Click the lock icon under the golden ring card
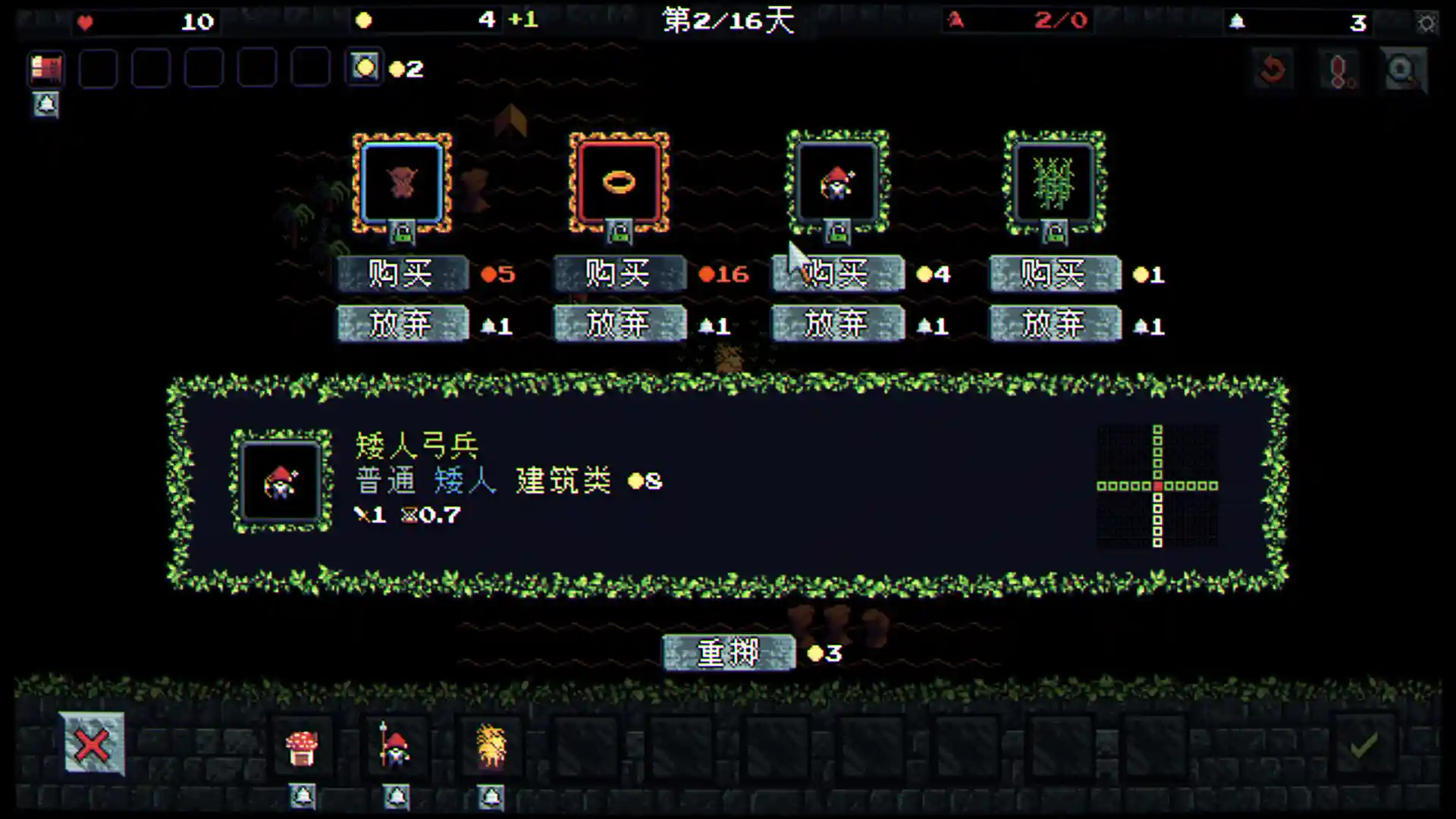The width and height of the screenshot is (1456, 819). pyautogui.click(x=619, y=232)
